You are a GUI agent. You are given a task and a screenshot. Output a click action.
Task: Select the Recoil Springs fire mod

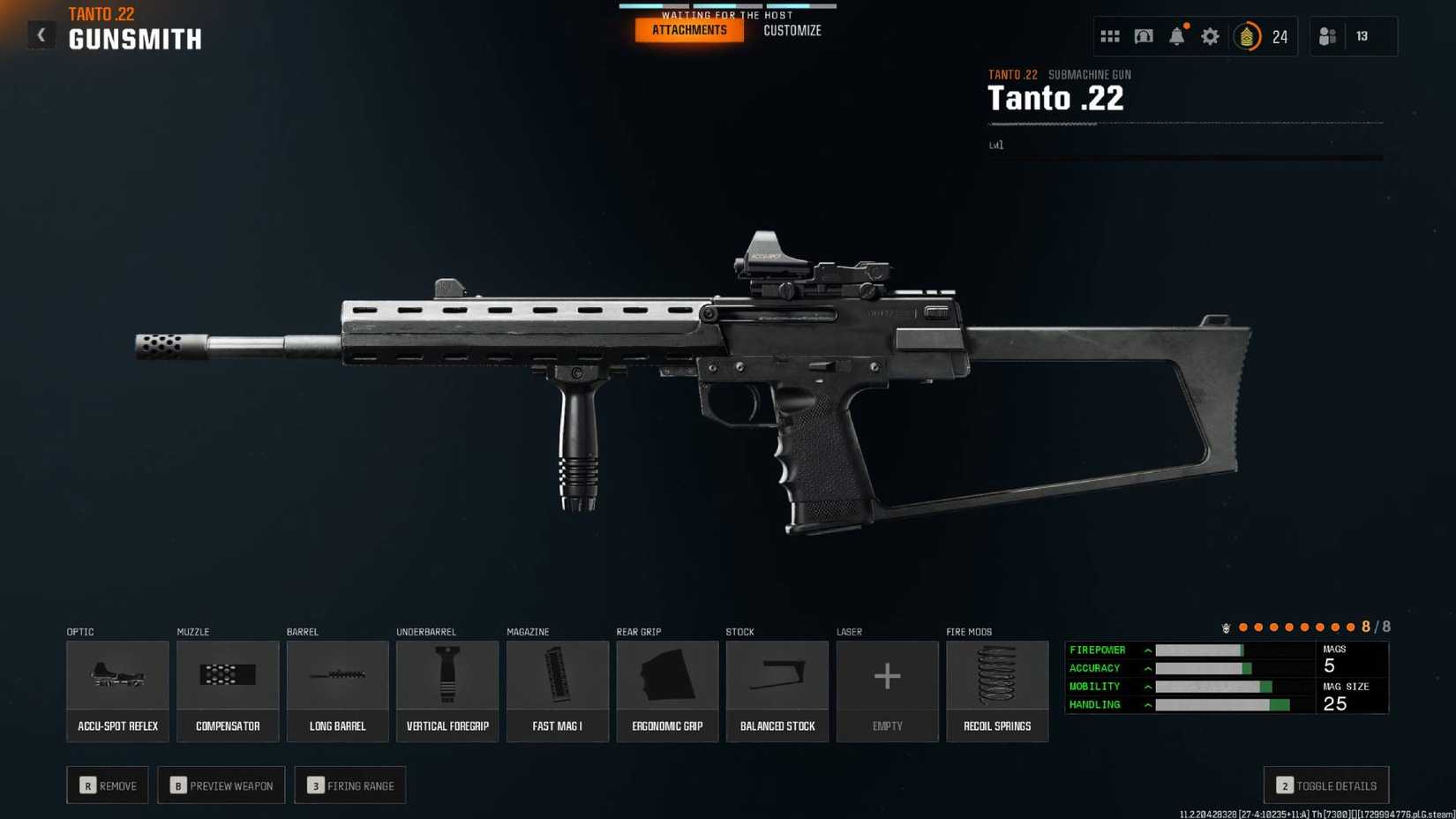[x=997, y=690]
